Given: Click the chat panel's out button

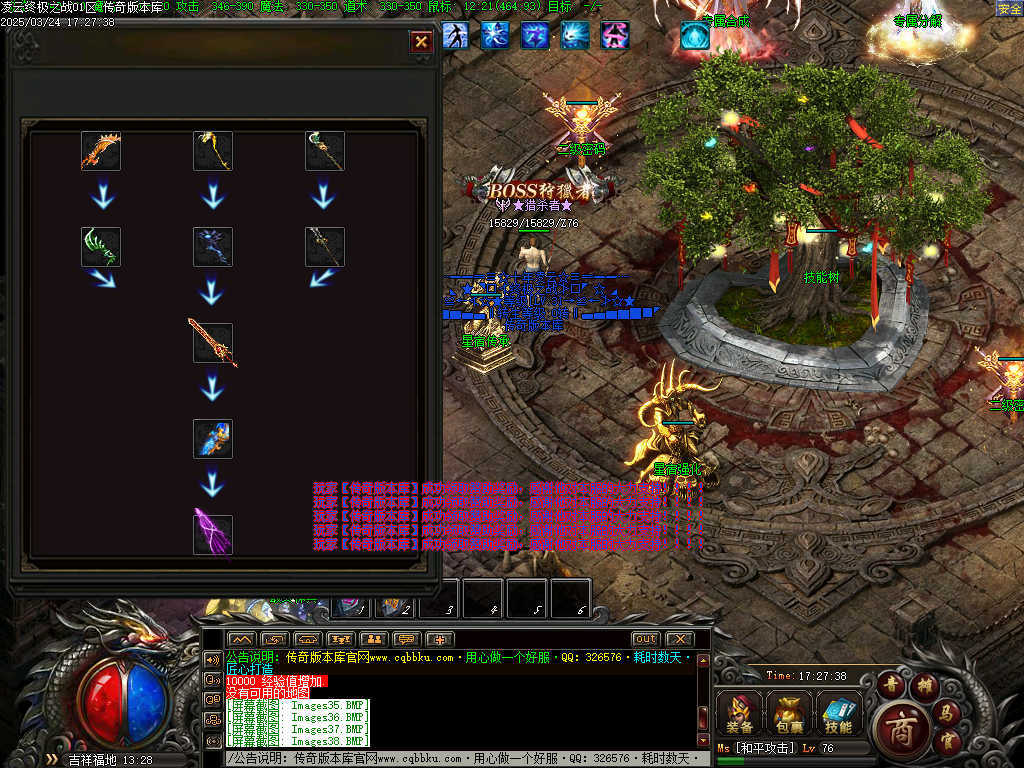Looking at the screenshot, I should (645, 639).
